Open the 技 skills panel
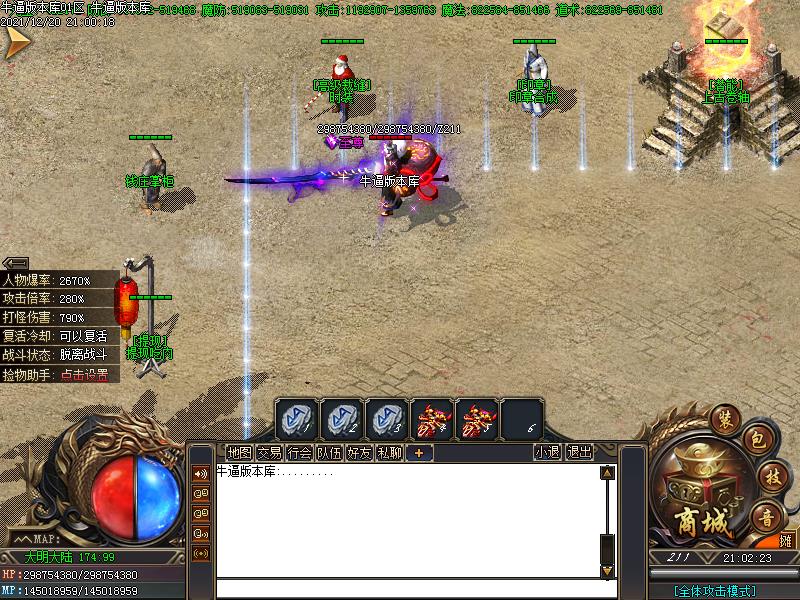Screen dimensions: 800x600 [769, 475]
